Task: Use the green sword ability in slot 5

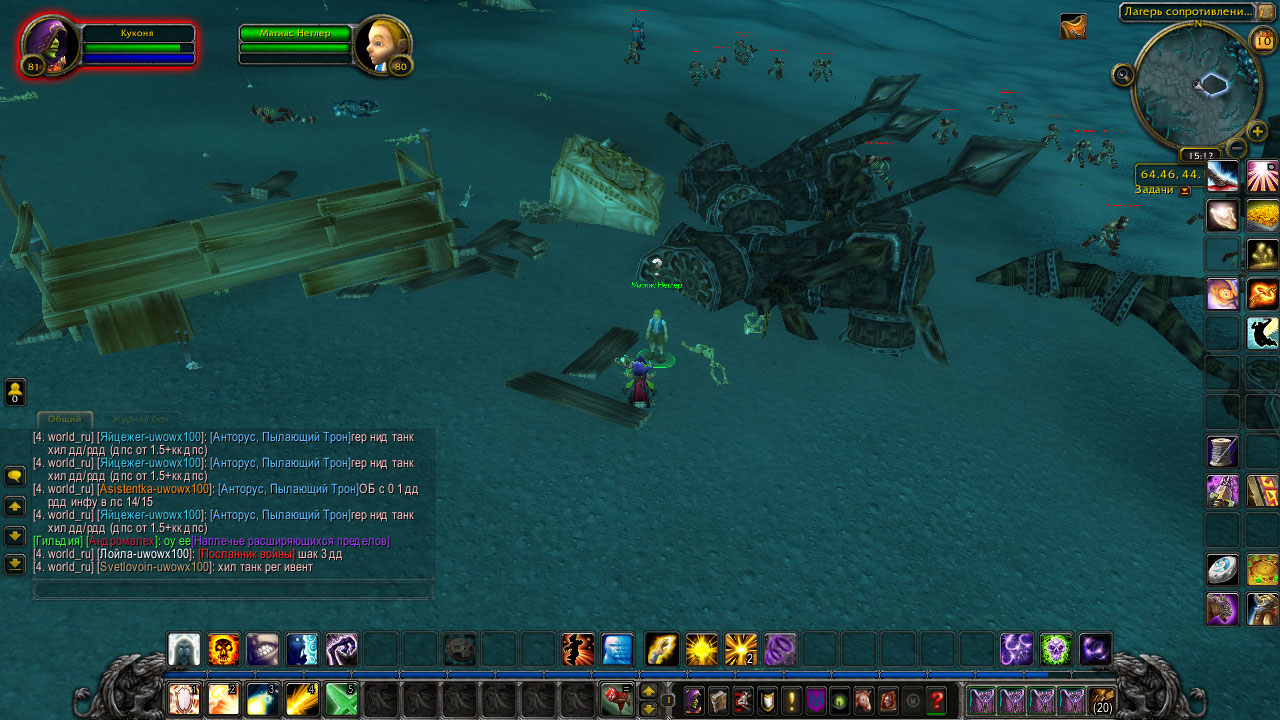Action: pyautogui.click(x=341, y=699)
